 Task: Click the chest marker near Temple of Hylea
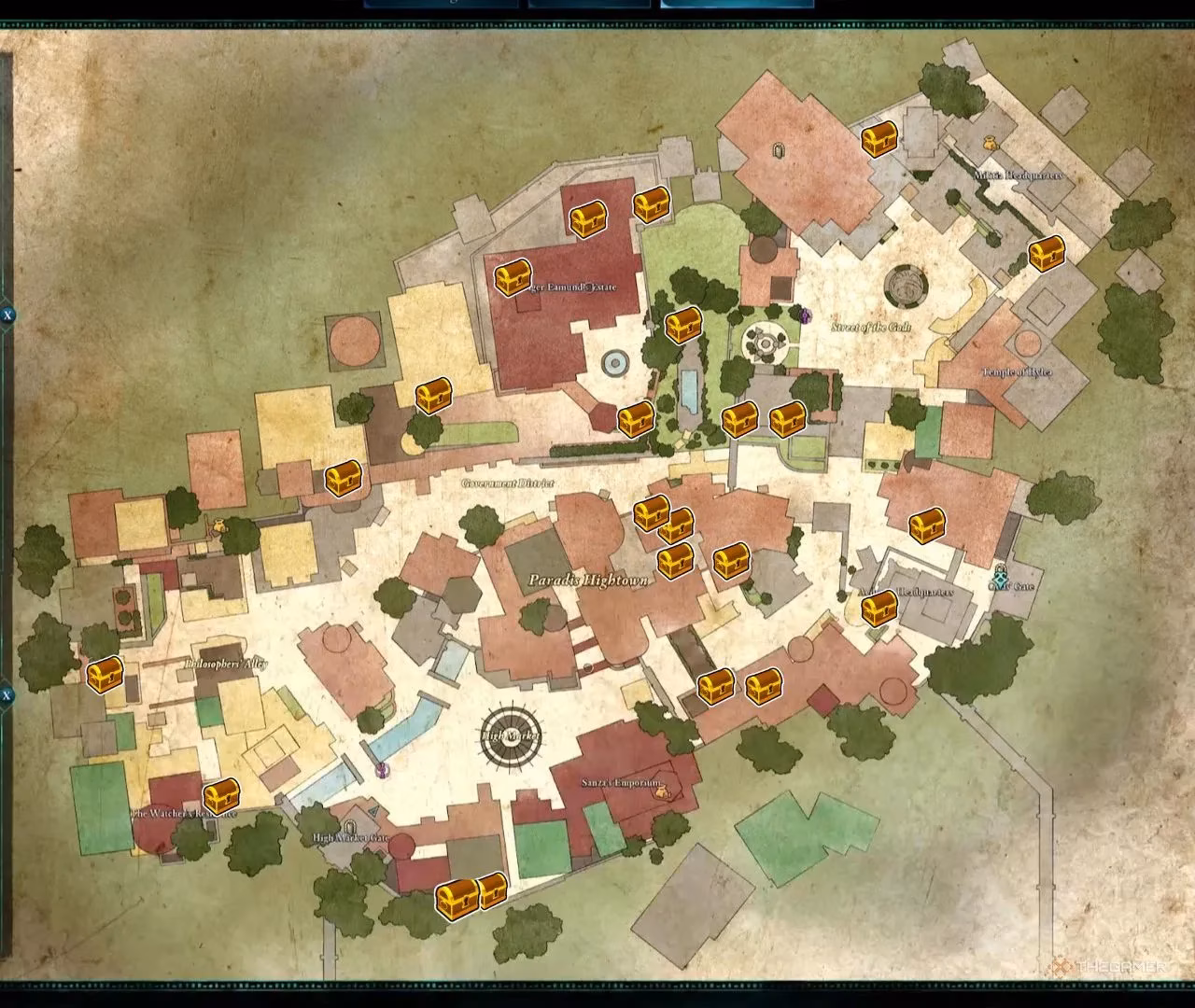(x=1048, y=251)
